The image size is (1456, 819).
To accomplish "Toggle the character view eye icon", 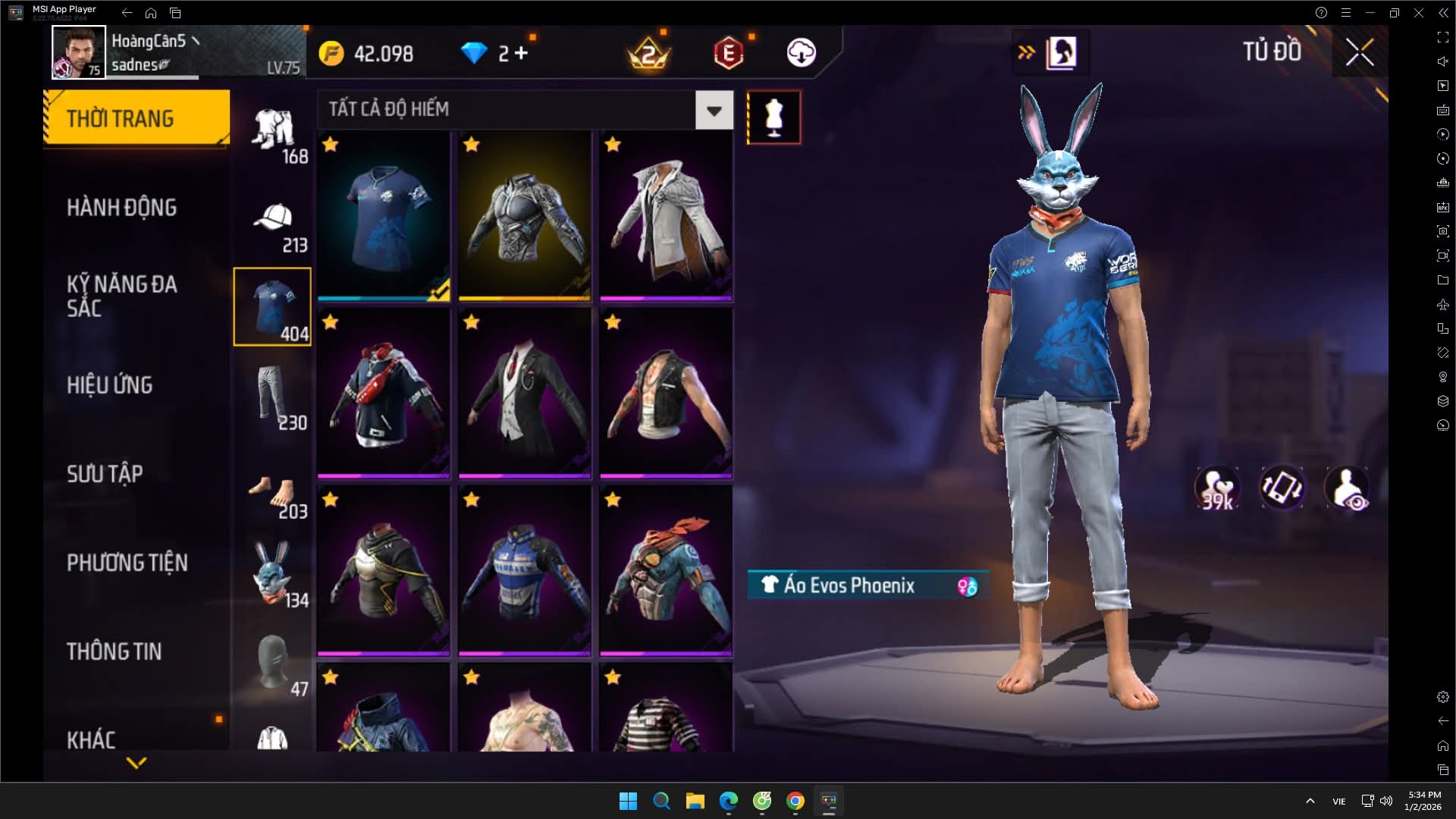I will [x=1347, y=488].
